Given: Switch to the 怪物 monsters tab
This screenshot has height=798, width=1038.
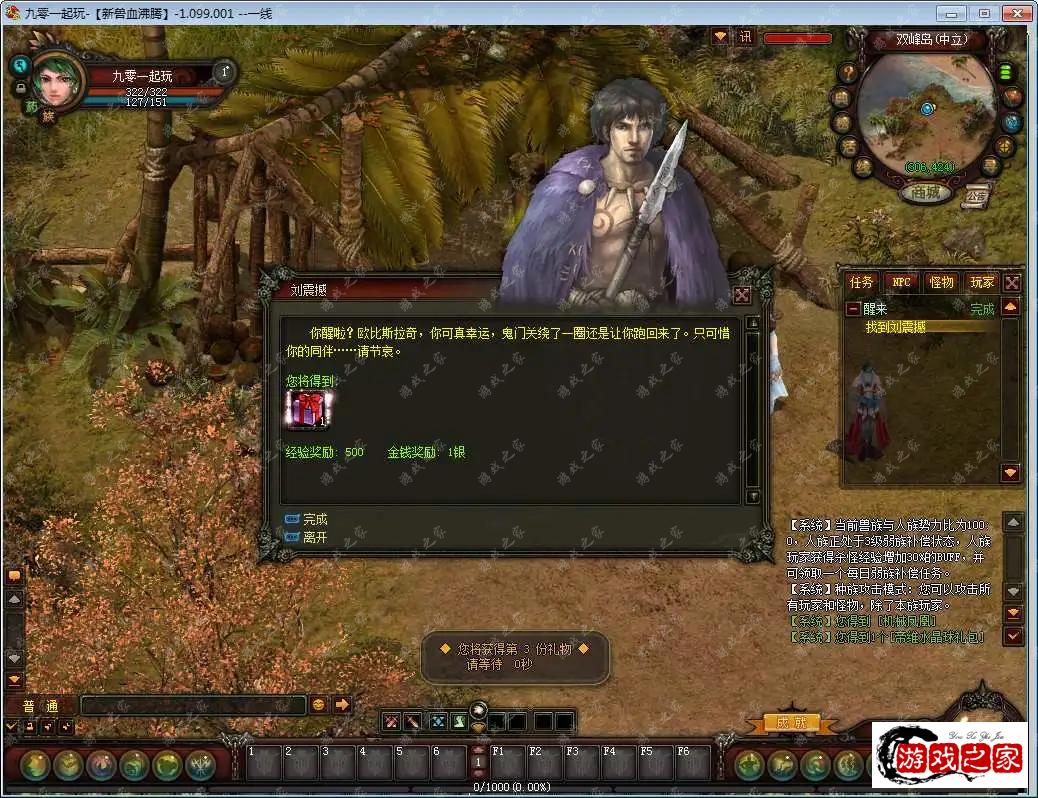Looking at the screenshot, I should [941, 283].
